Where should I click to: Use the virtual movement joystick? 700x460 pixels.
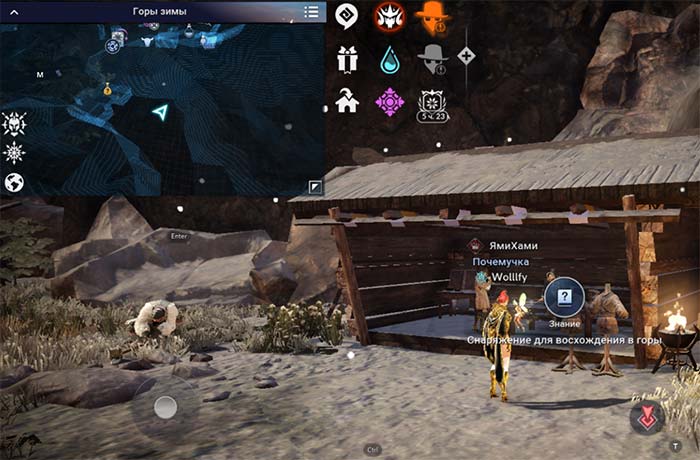(166, 407)
